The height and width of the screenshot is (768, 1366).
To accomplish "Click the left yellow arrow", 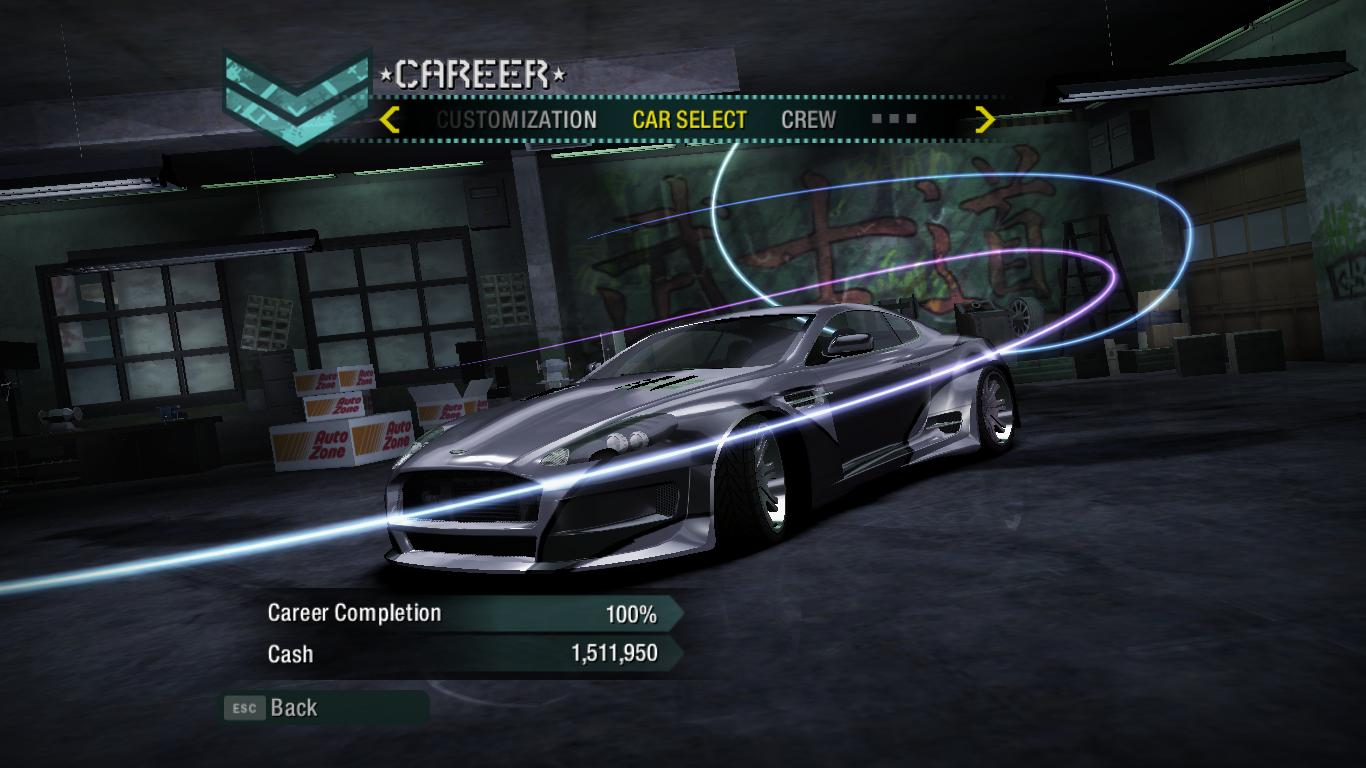I will pyautogui.click(x=390, y=120).
